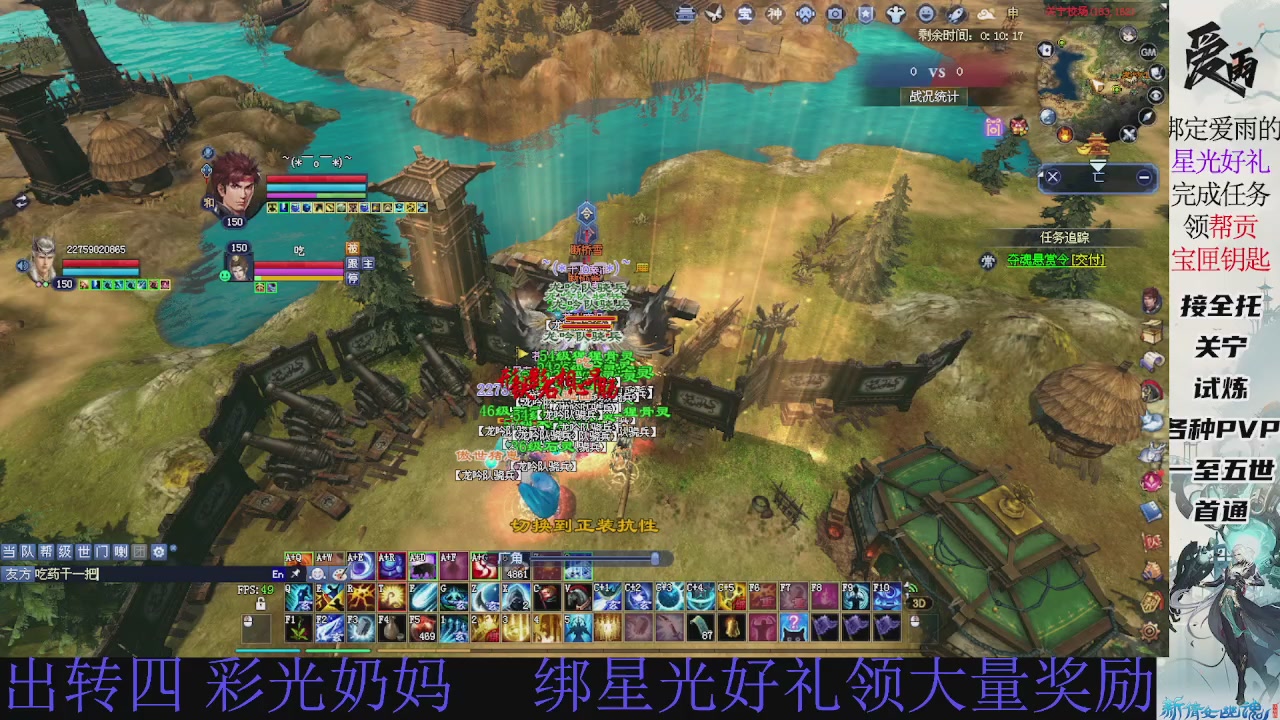Open the treasure (宝) event icon on top toolbar

(x=744, y=13)
